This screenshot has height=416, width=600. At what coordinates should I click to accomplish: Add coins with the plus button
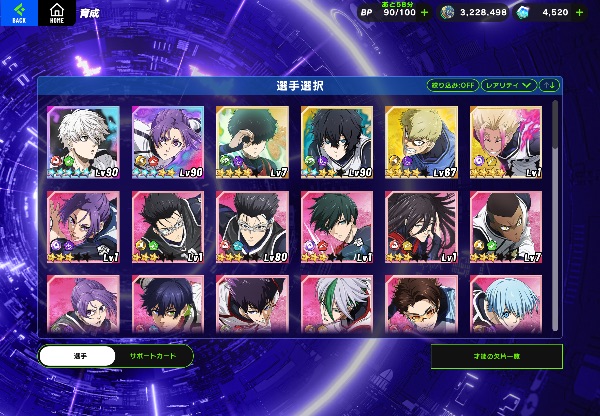(504, 12)
